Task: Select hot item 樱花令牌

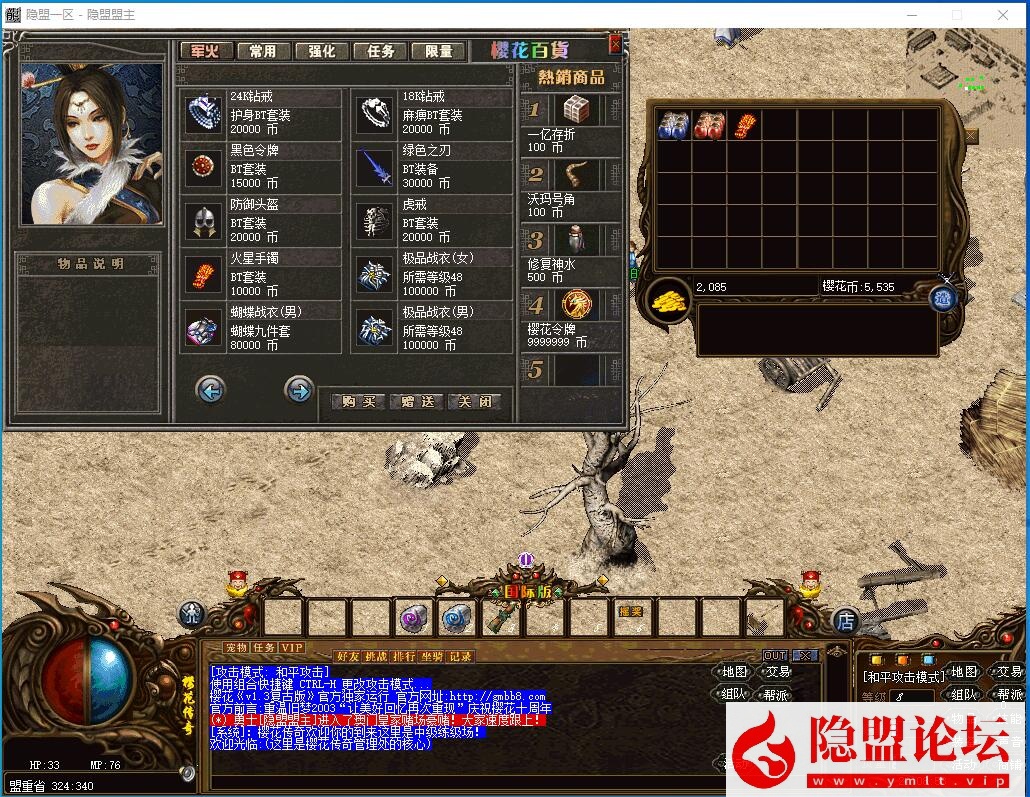Action: 575,304
